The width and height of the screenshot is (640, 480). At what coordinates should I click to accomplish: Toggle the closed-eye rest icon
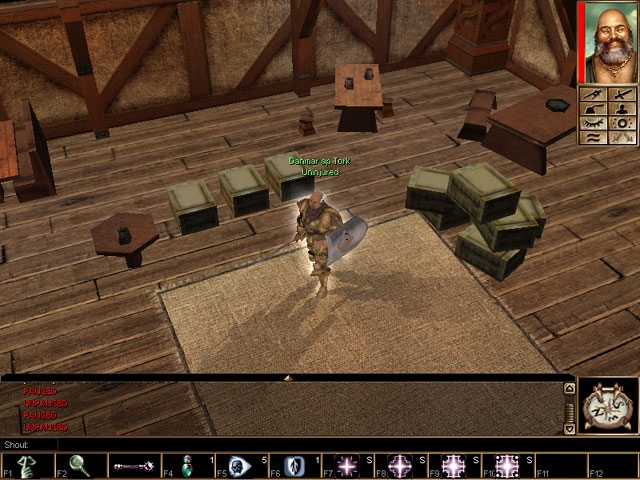[593, 124]
